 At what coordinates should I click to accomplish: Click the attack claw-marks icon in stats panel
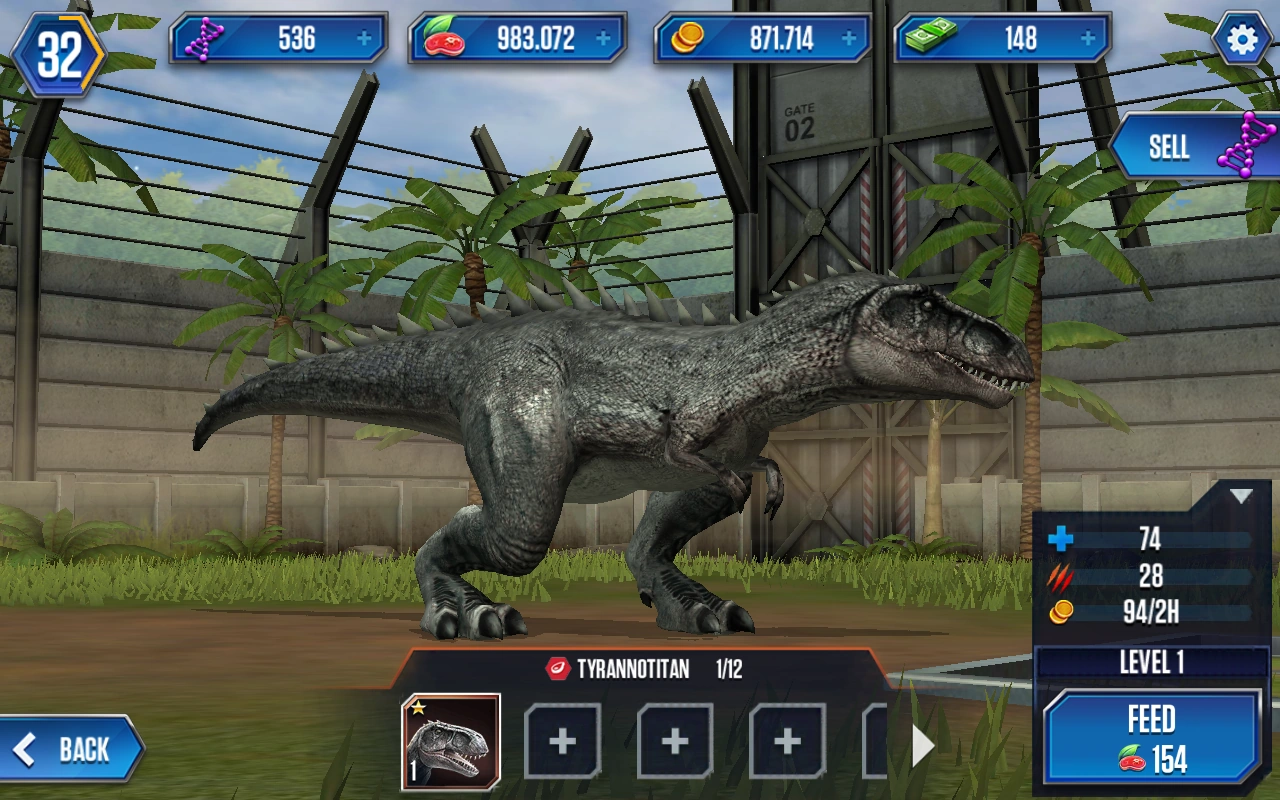(1058, 576)
